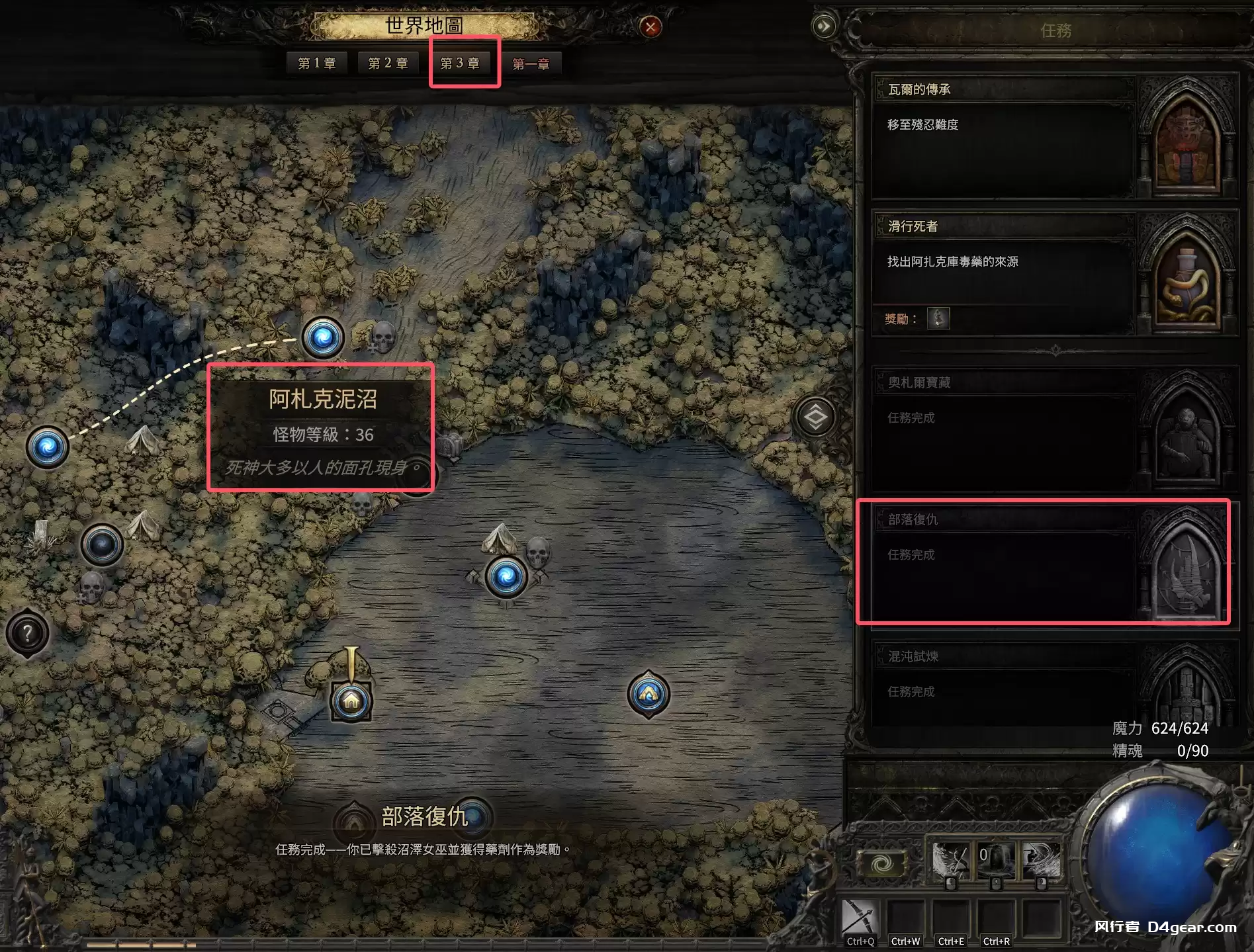Image resolution: width=1254 pixels, height=952 pixels.
Task: Inspect the 滑行死者 quest reward item
Action: [938, 319]
